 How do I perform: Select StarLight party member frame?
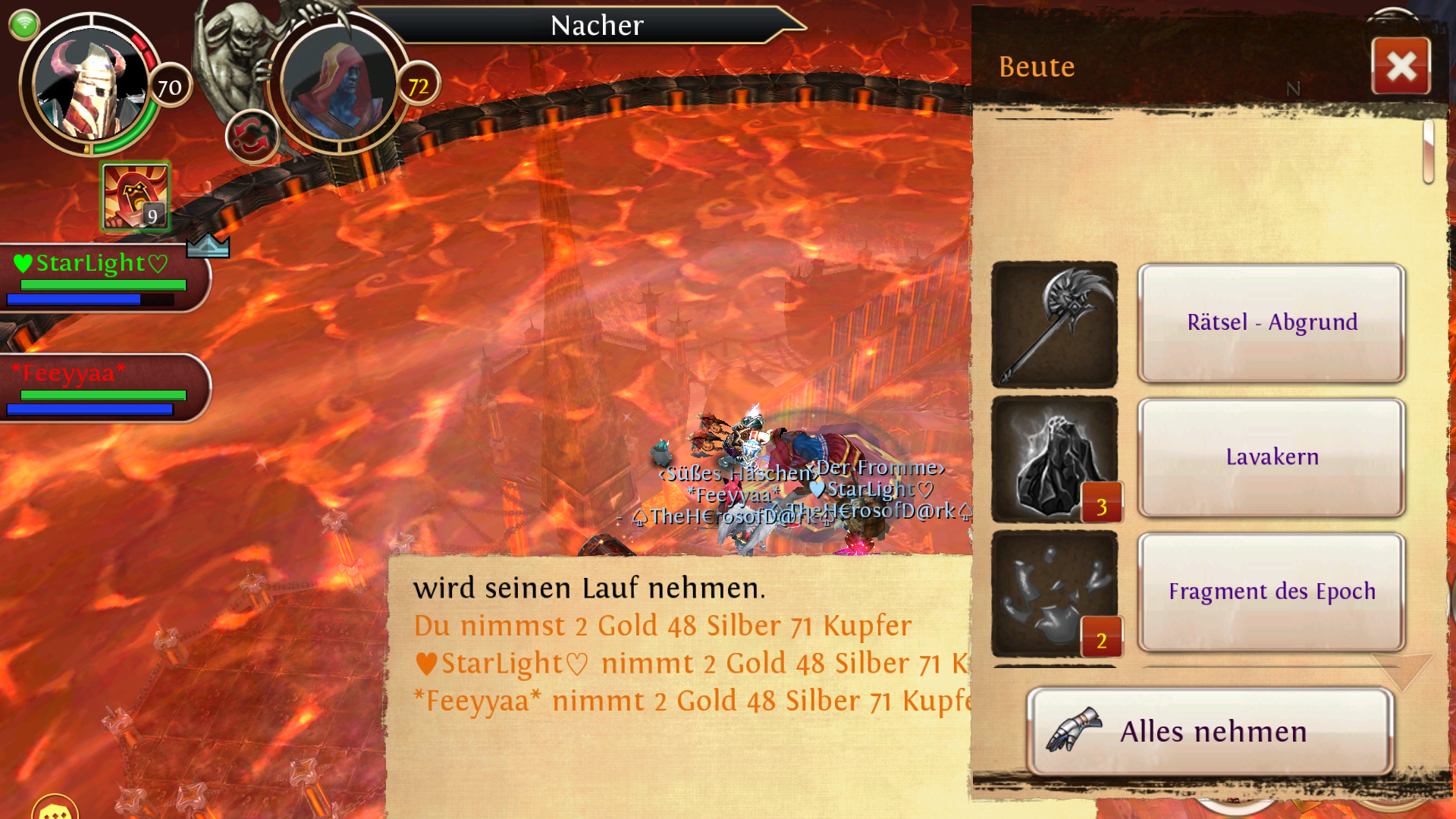click(102, 278)
